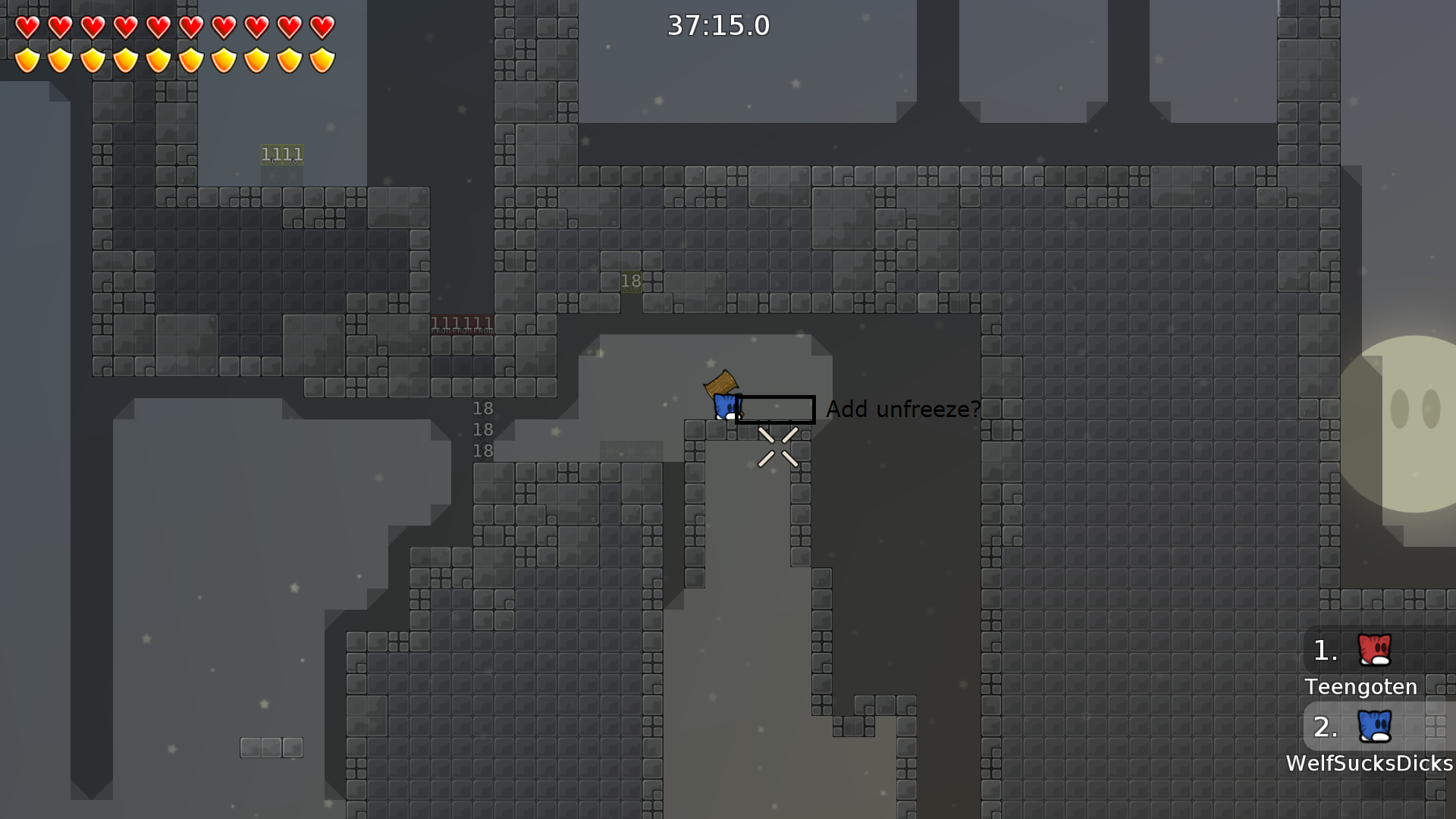Click the first shield pickup icon
This screenshot has height=819, width=1456.
pyautogui.click(x=27, y=59)
